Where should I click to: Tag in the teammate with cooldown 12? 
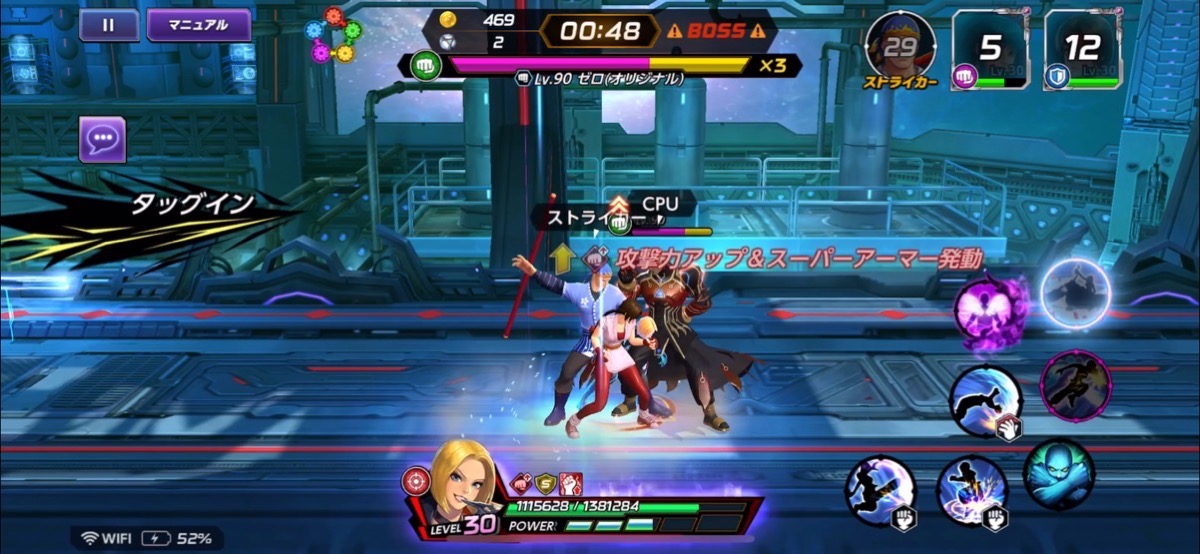pyautogui.click(x=1082, y=48)
